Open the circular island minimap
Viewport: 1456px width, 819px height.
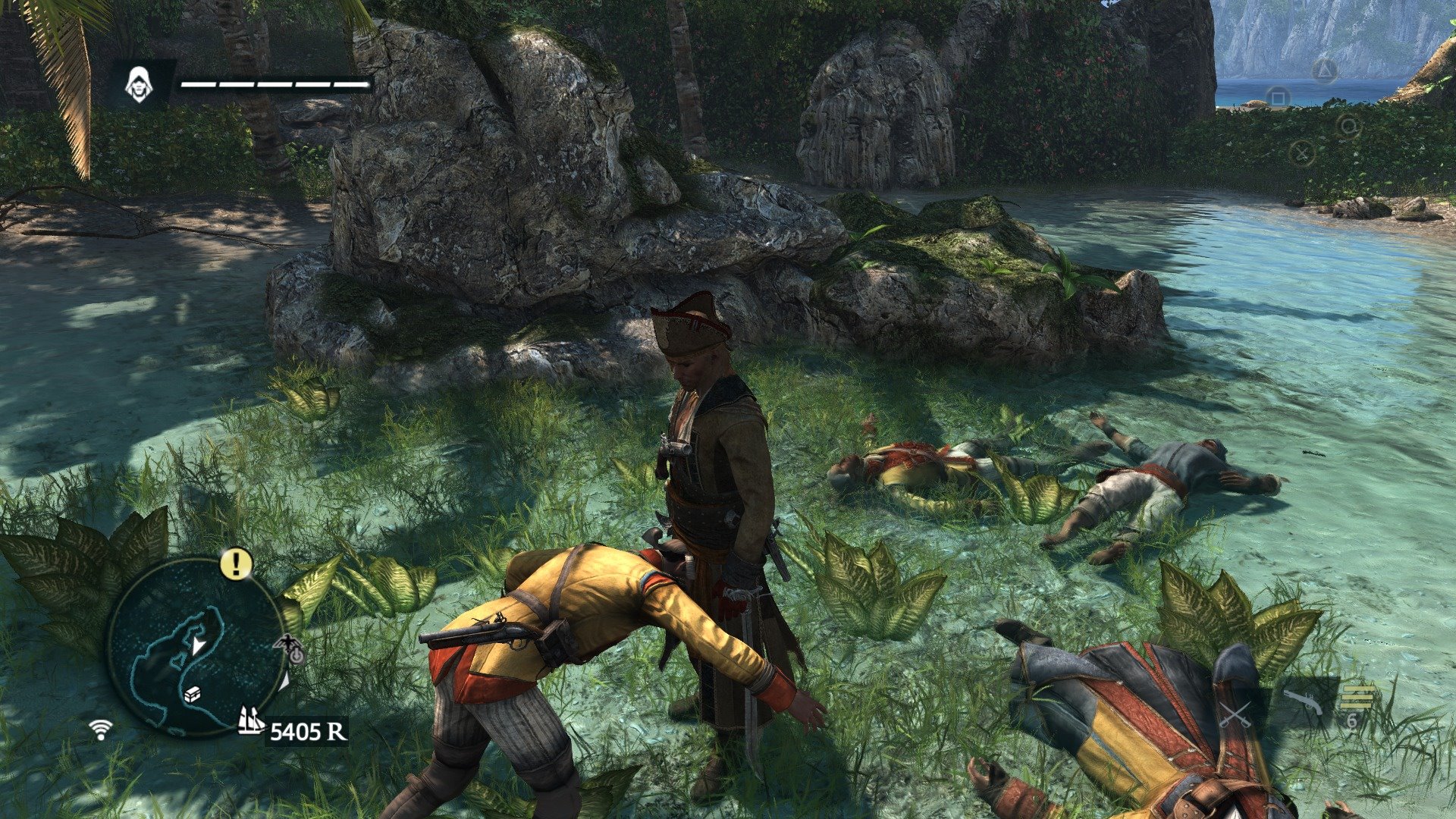(x=196, y=647)
